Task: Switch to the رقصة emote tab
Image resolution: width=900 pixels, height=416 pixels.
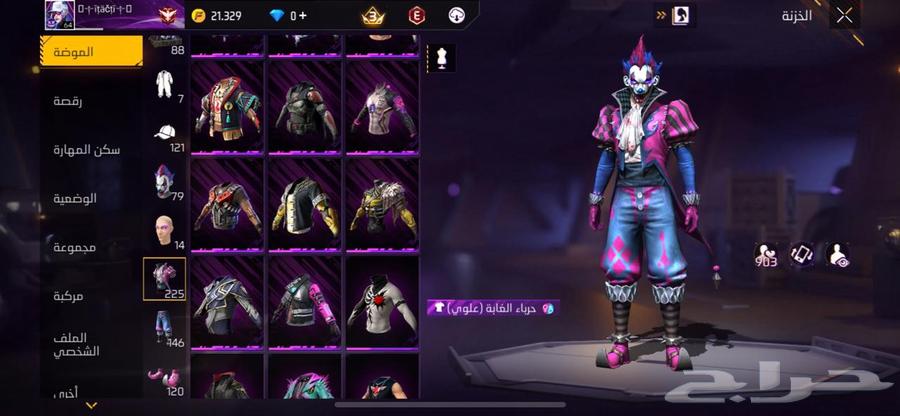Action: pos(75,100)
